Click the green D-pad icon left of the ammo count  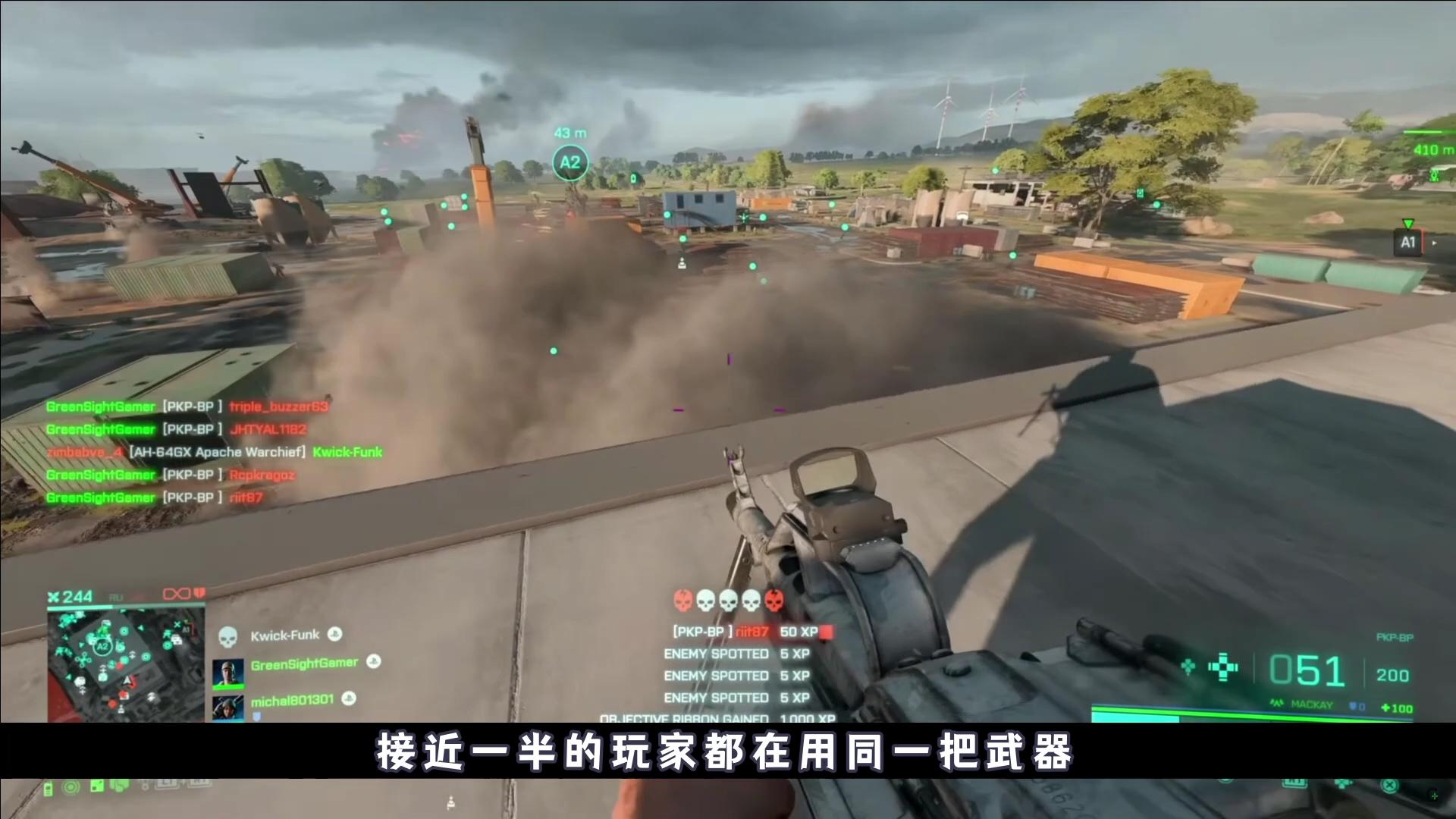click(x=1223, y=667)
